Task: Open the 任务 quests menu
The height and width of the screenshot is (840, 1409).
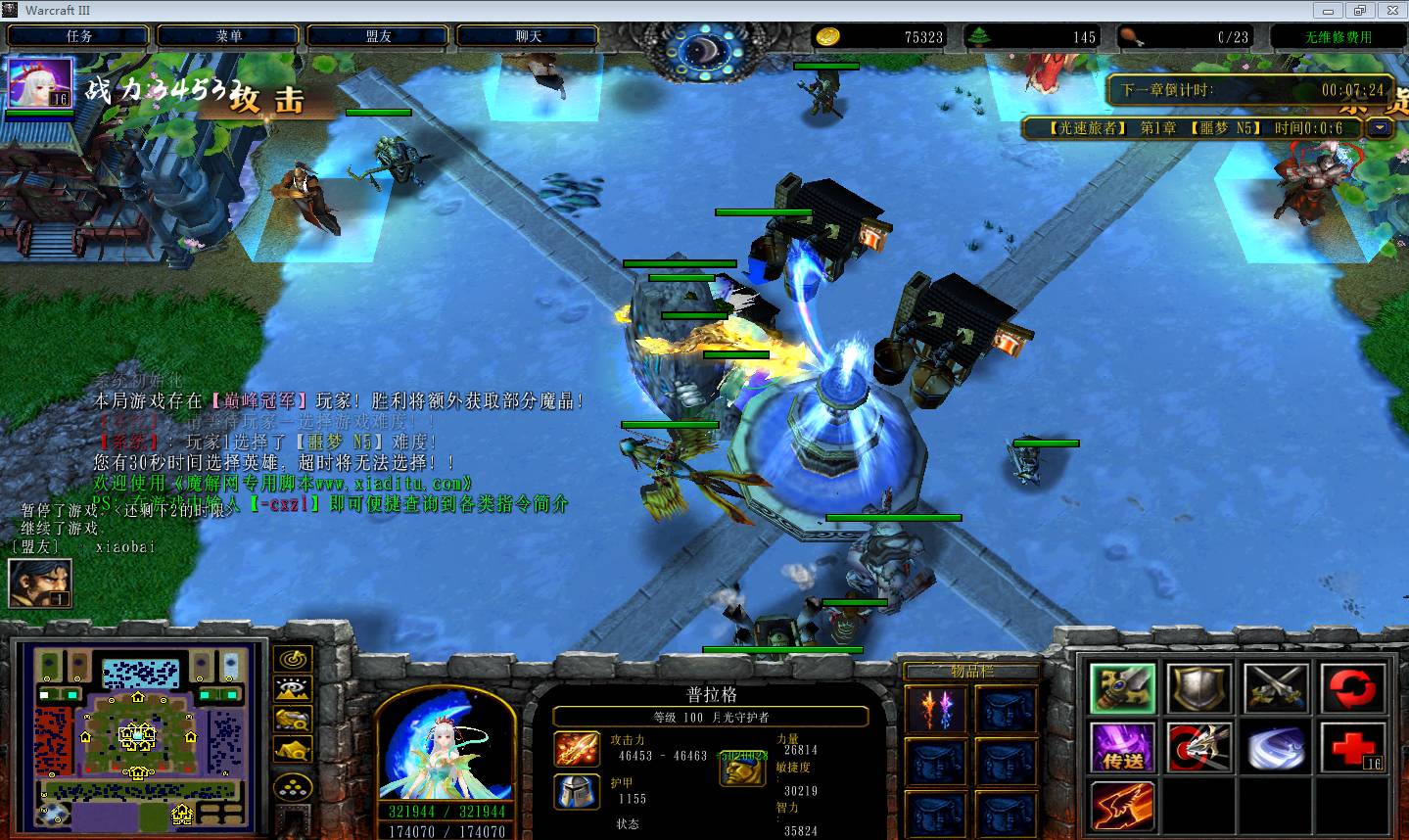Action: point(79,36)
